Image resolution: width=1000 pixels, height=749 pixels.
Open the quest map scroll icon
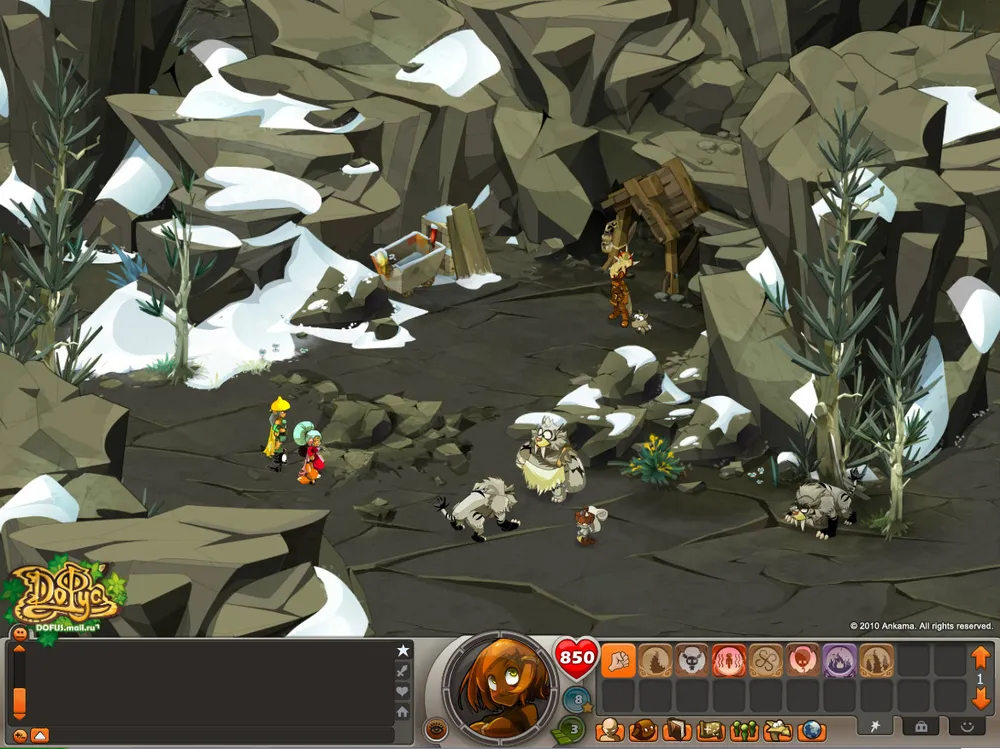point(711,730)
